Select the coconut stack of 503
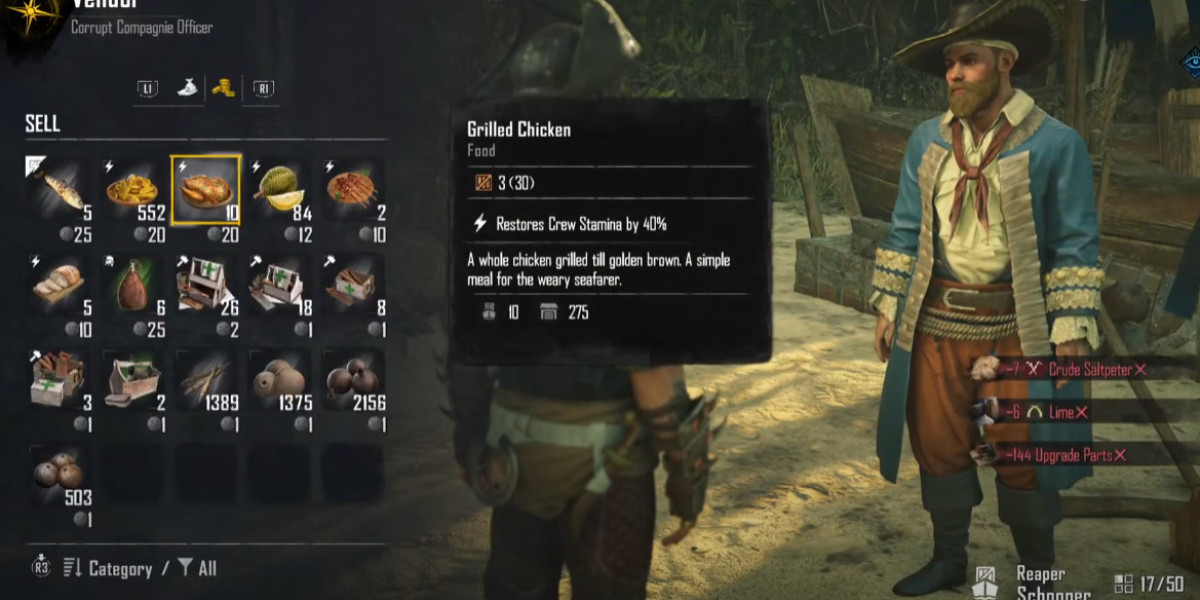The width and height of the screenshot is (1200, 600). click(59, 478)
